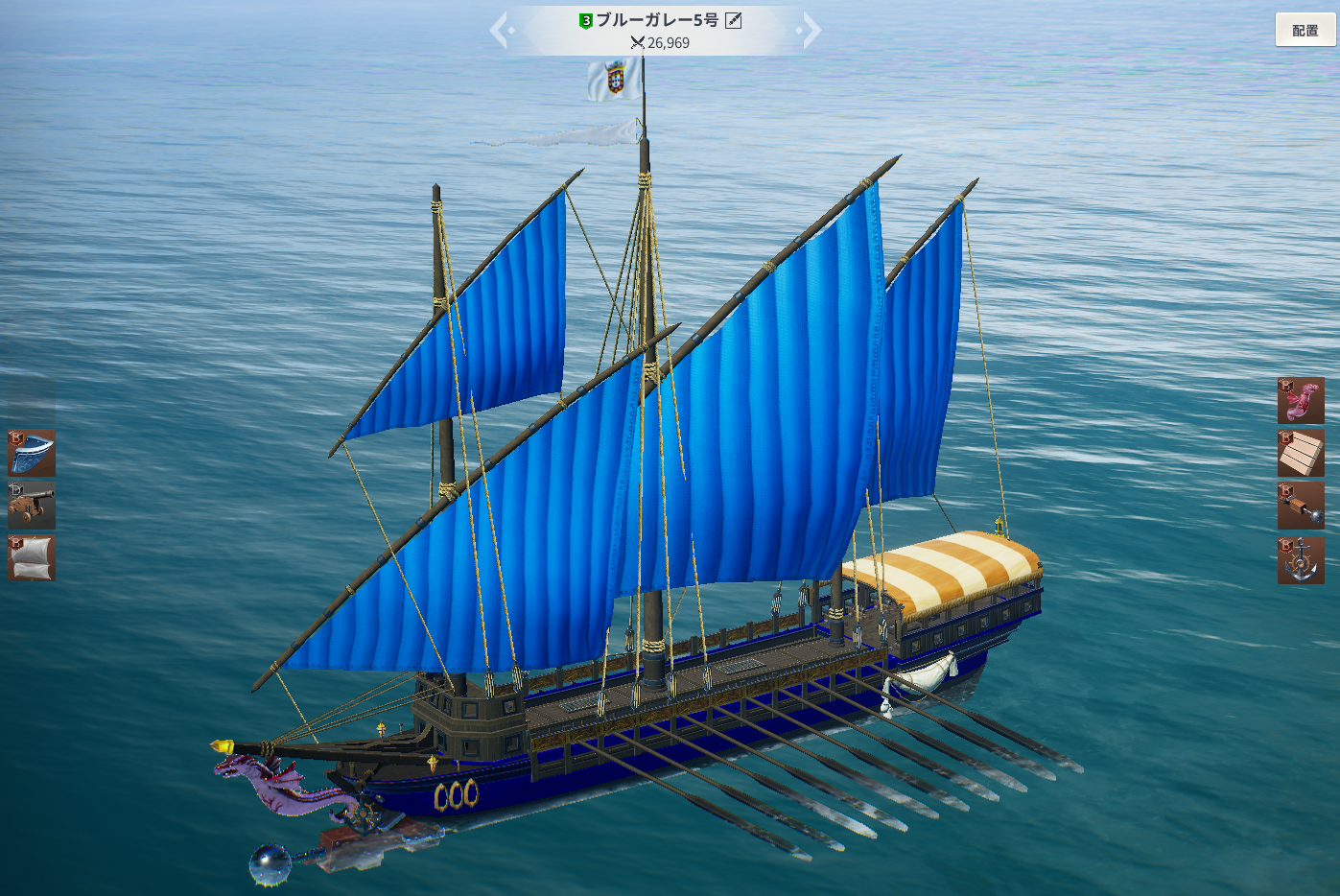Choose the cannon equipment slot
The image size is (1340, 896).
32,505
